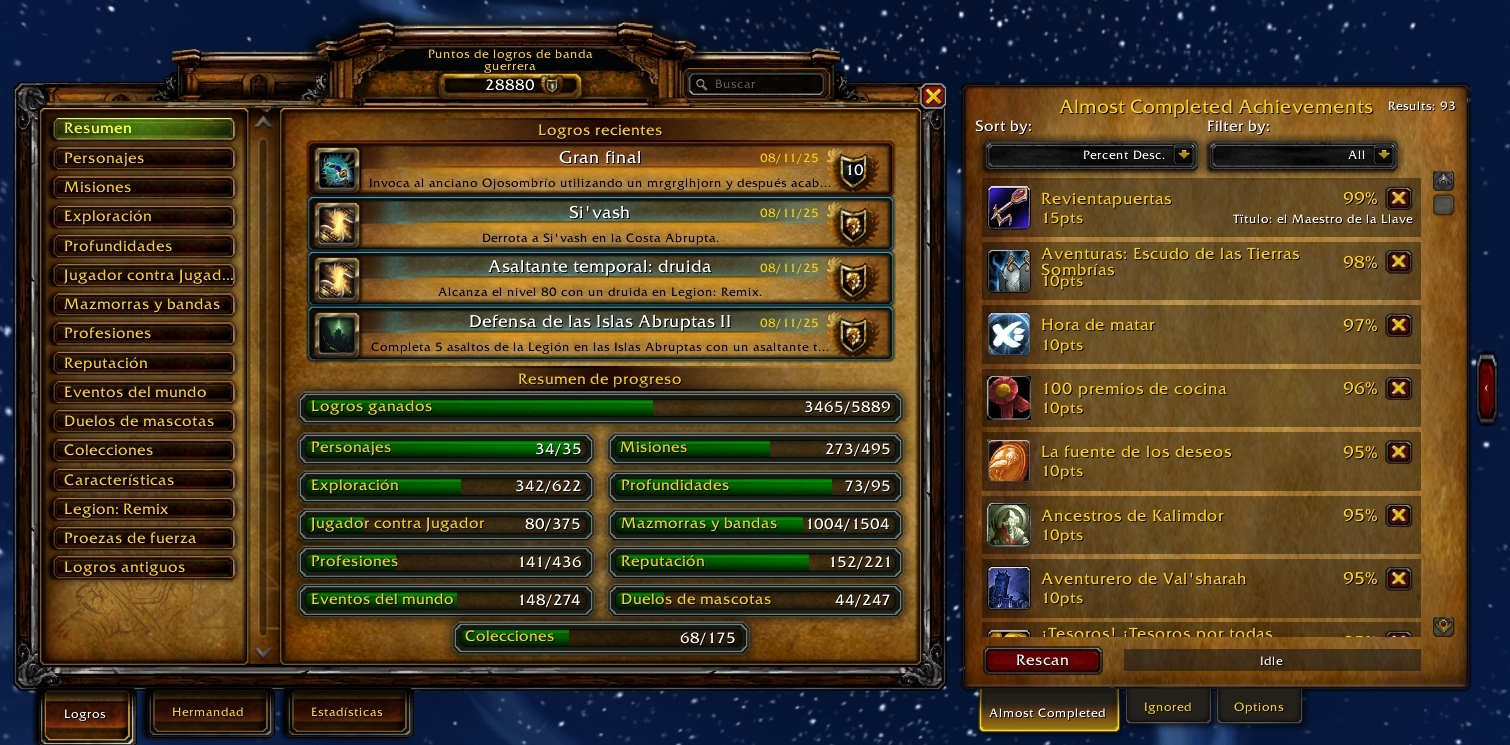This screenshot has height=745, width=1510.
Task: Select the Asaltante temporal: druida achievement
Action: [x=600, y=278]
